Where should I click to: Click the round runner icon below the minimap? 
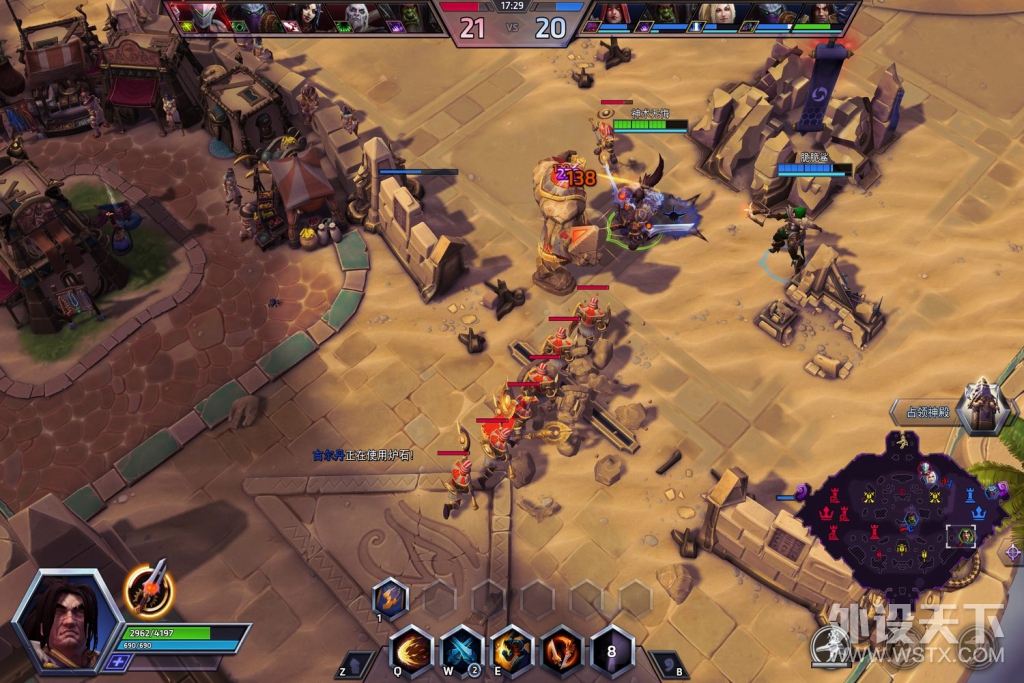829,645
